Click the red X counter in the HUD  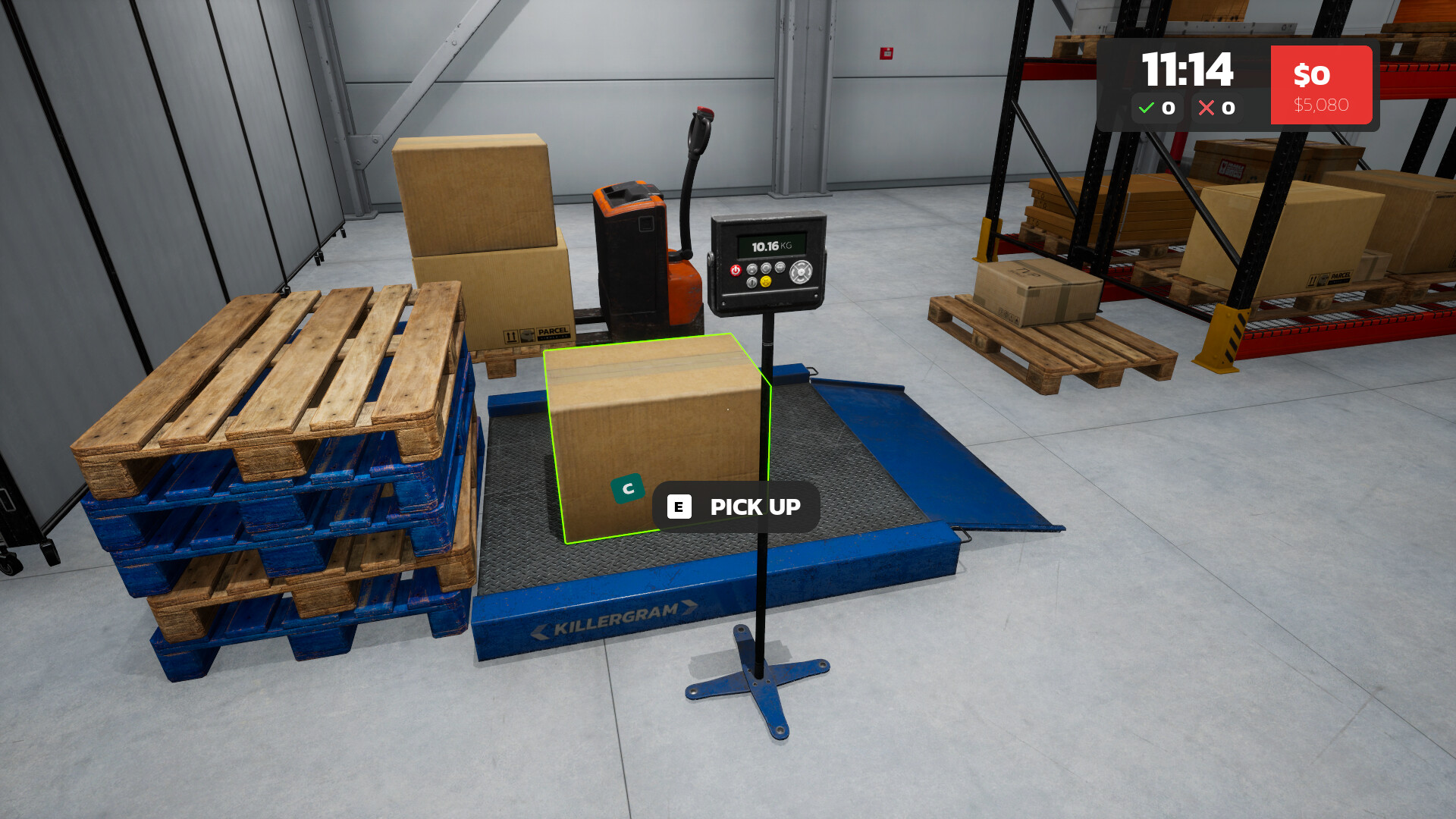[x=1216, y=108]
